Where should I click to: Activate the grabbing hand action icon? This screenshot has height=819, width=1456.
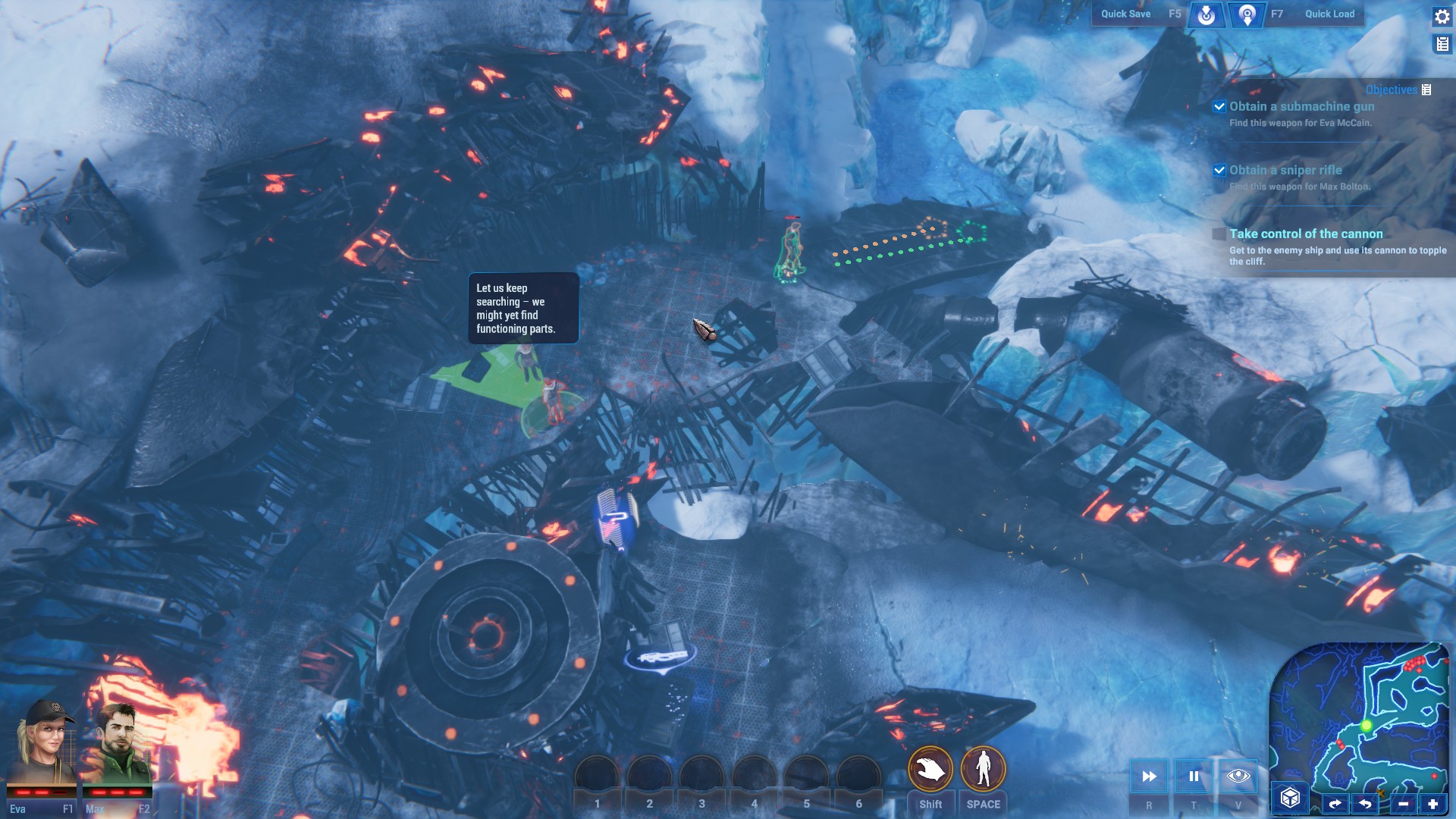coord(930,769)
